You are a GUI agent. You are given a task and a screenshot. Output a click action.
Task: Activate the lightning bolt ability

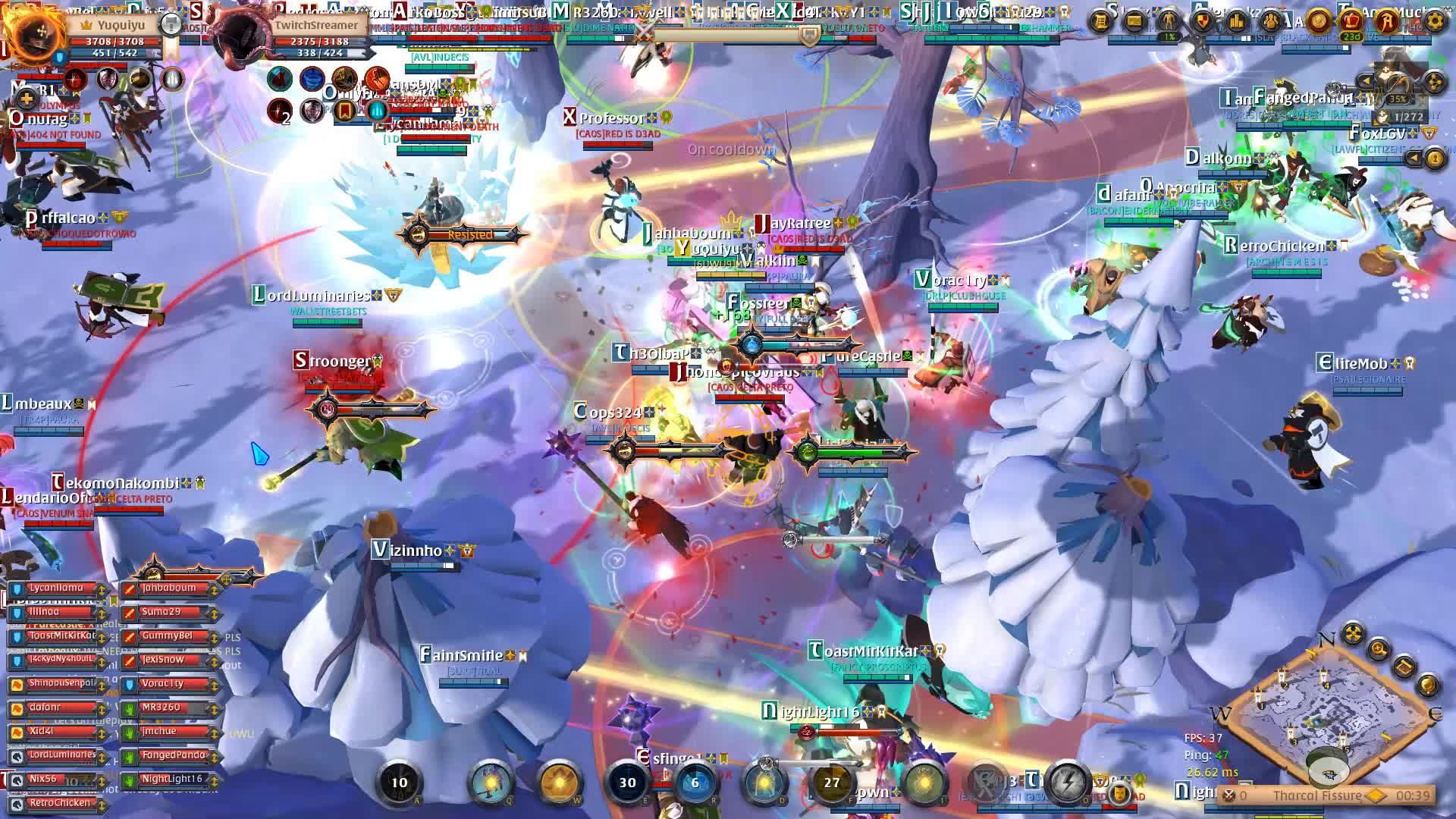(1068, 781)
